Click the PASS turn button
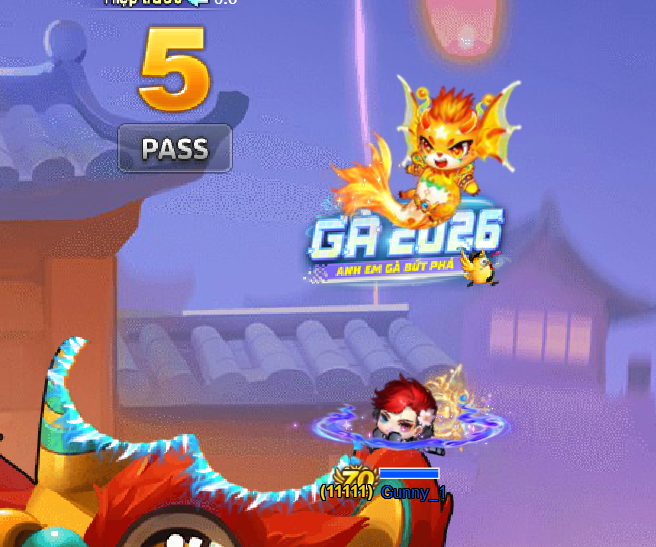Image resolution: width=656 pixels, height=547 pixels. [175, 149]
